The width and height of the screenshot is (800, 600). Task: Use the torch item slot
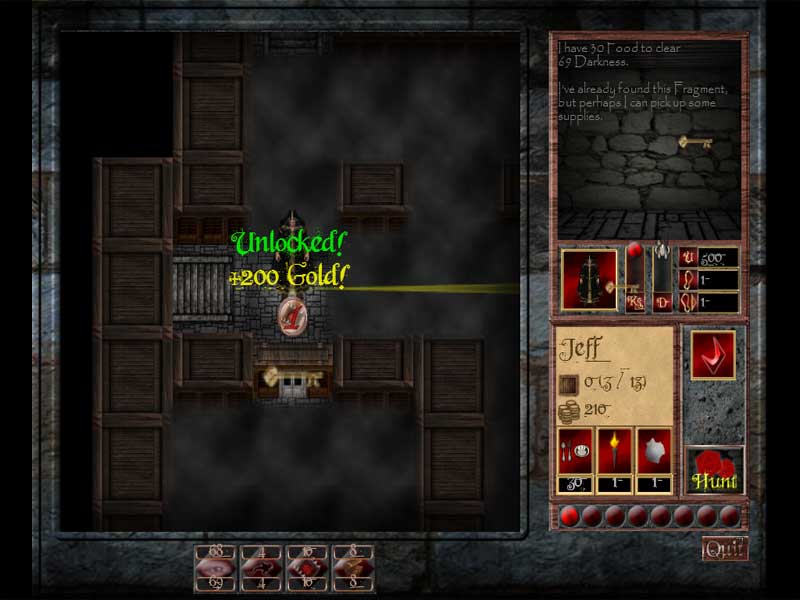tap(614, 453)
